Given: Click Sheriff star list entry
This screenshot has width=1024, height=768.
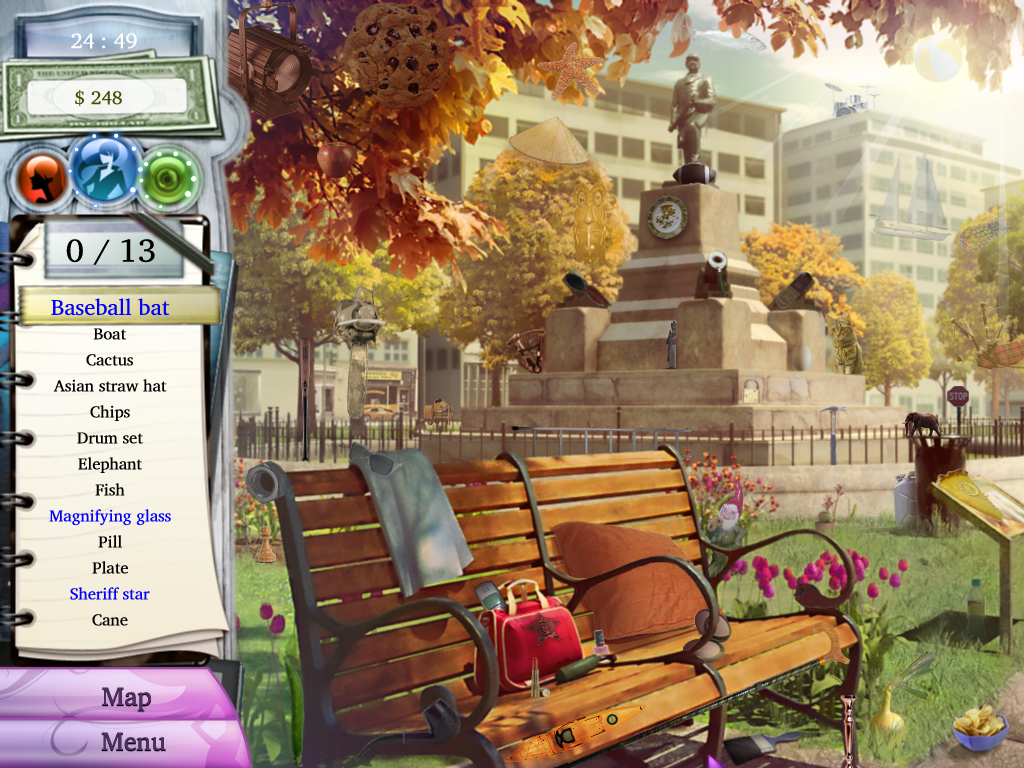Looking at the screenshot, I should (x=110, y=594).
